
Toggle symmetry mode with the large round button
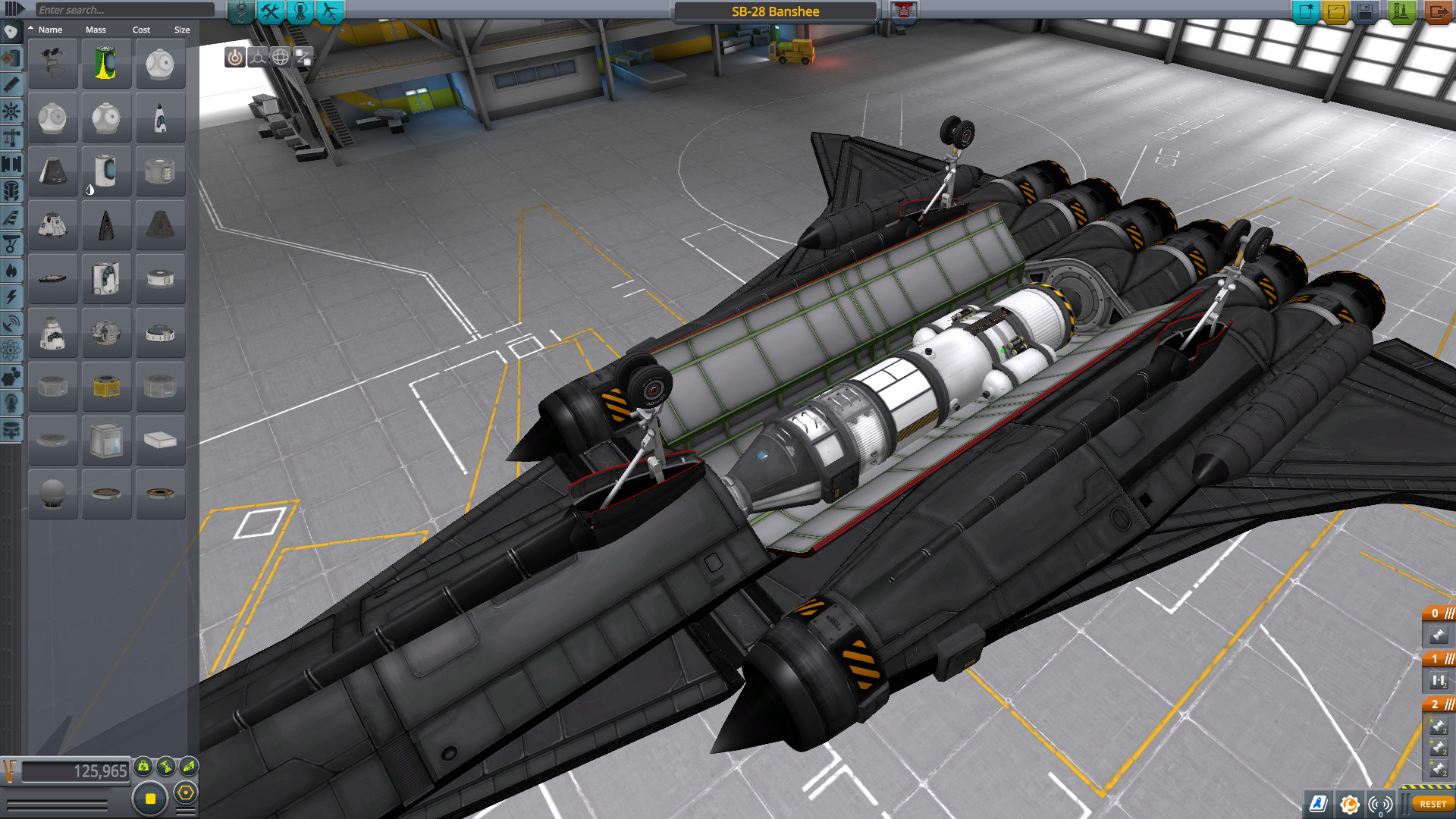[x=149, y=798]
